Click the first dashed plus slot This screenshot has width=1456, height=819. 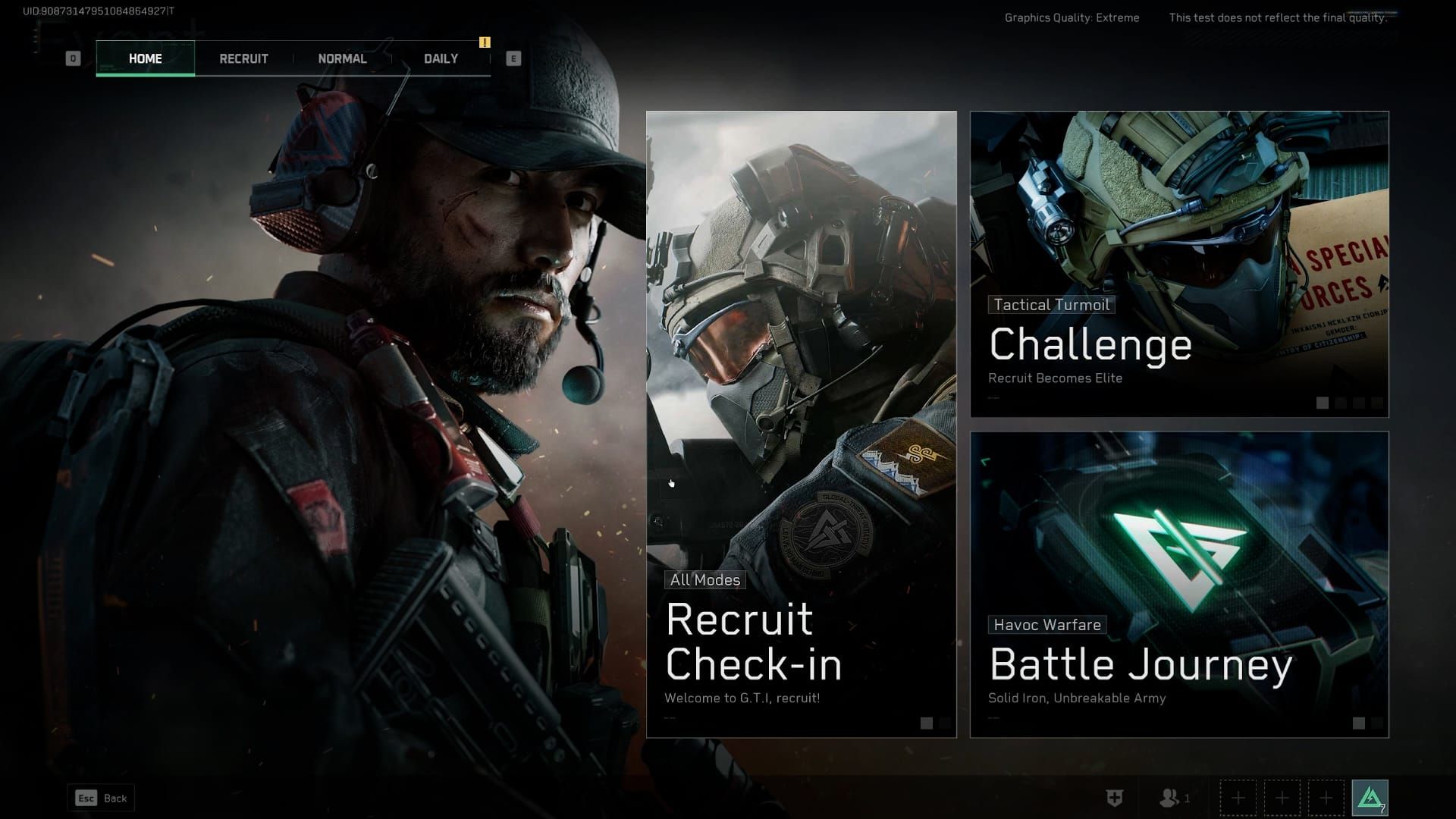pyautogui.click(x=1238, y=798)
